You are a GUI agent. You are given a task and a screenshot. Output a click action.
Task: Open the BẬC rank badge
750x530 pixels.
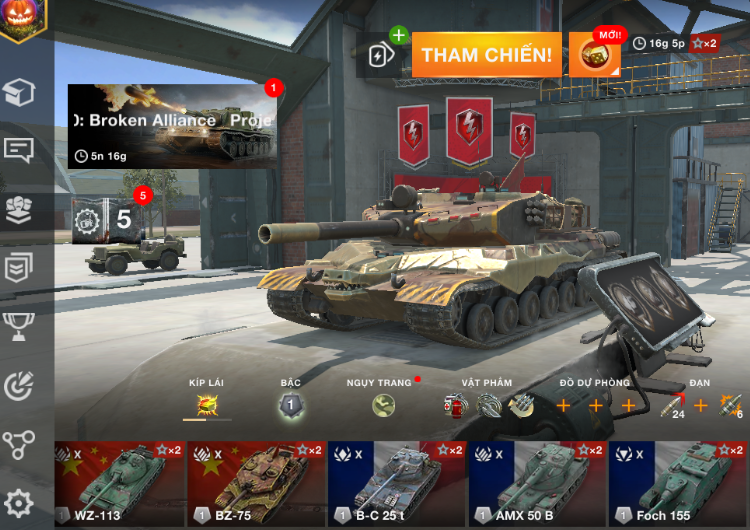pyautogui.click(x=291, y=405)
